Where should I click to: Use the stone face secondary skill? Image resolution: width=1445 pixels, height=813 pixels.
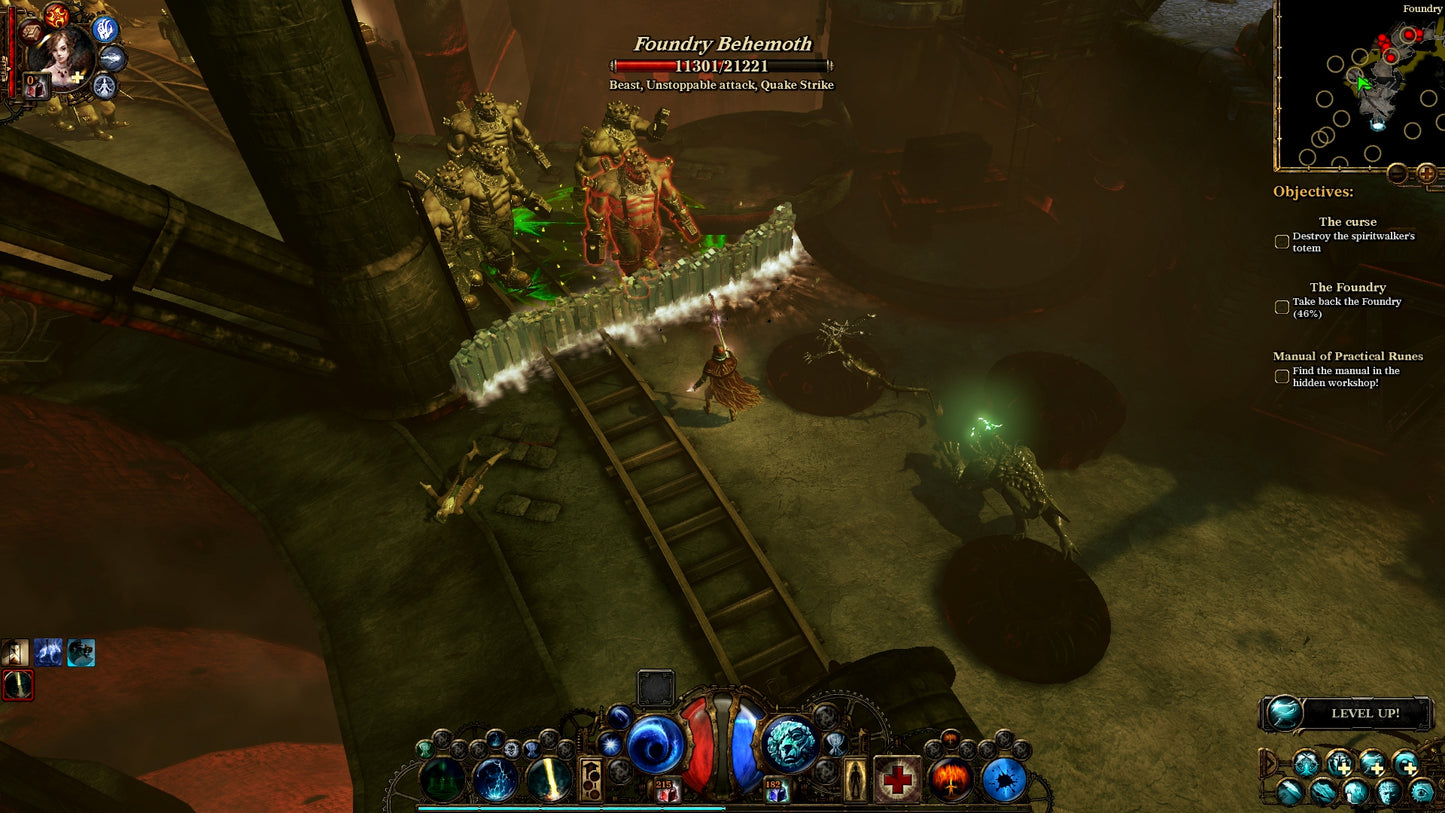[791, 745]
